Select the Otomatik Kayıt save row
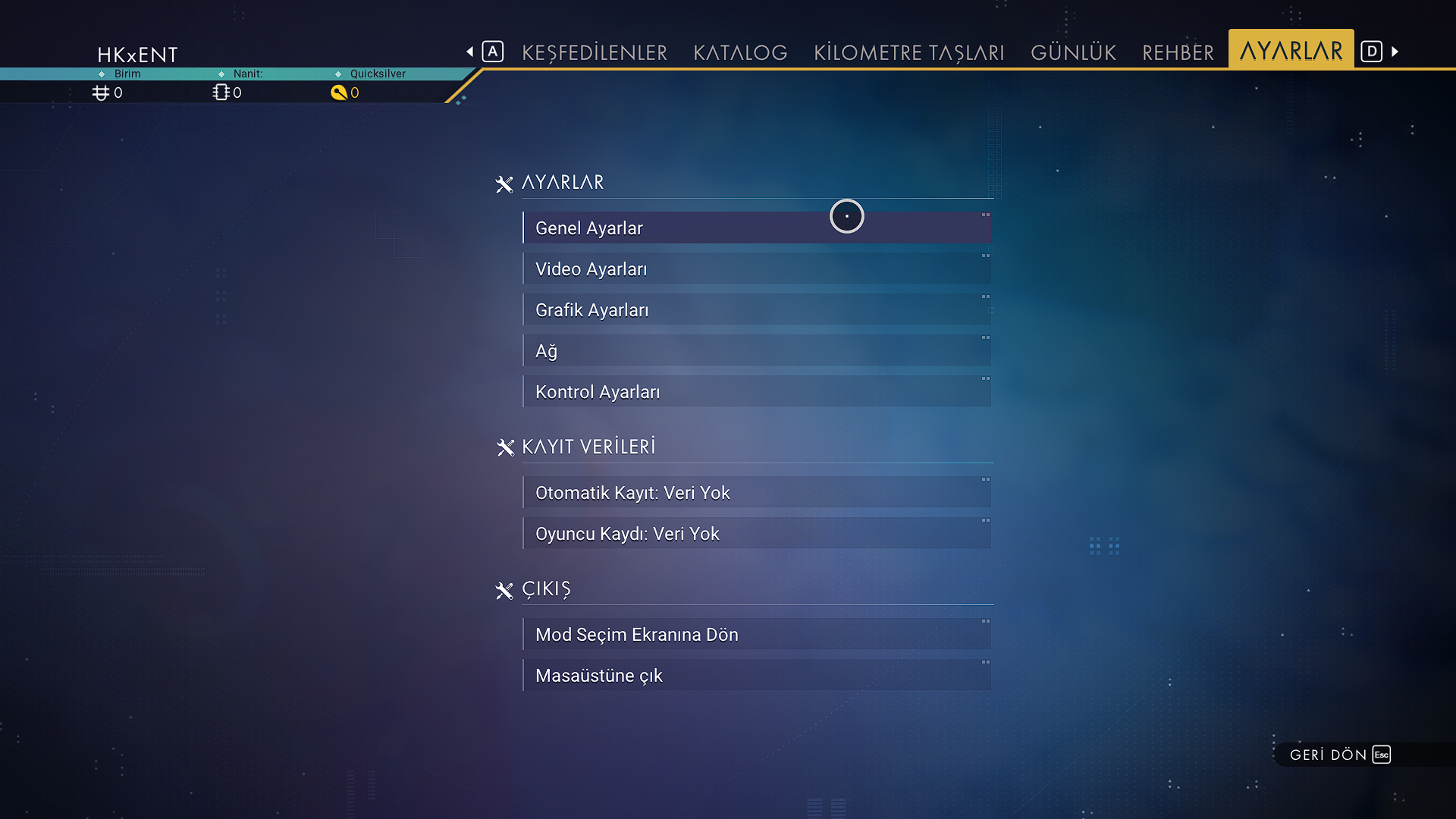This screenshot has width=1456, height=819. point(756,493)
